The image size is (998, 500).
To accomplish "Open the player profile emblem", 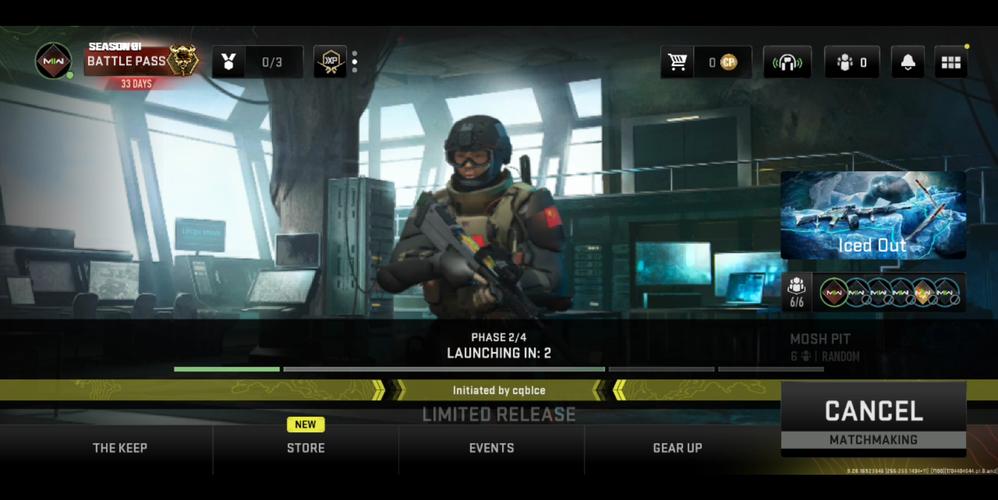I will [53, 62].
